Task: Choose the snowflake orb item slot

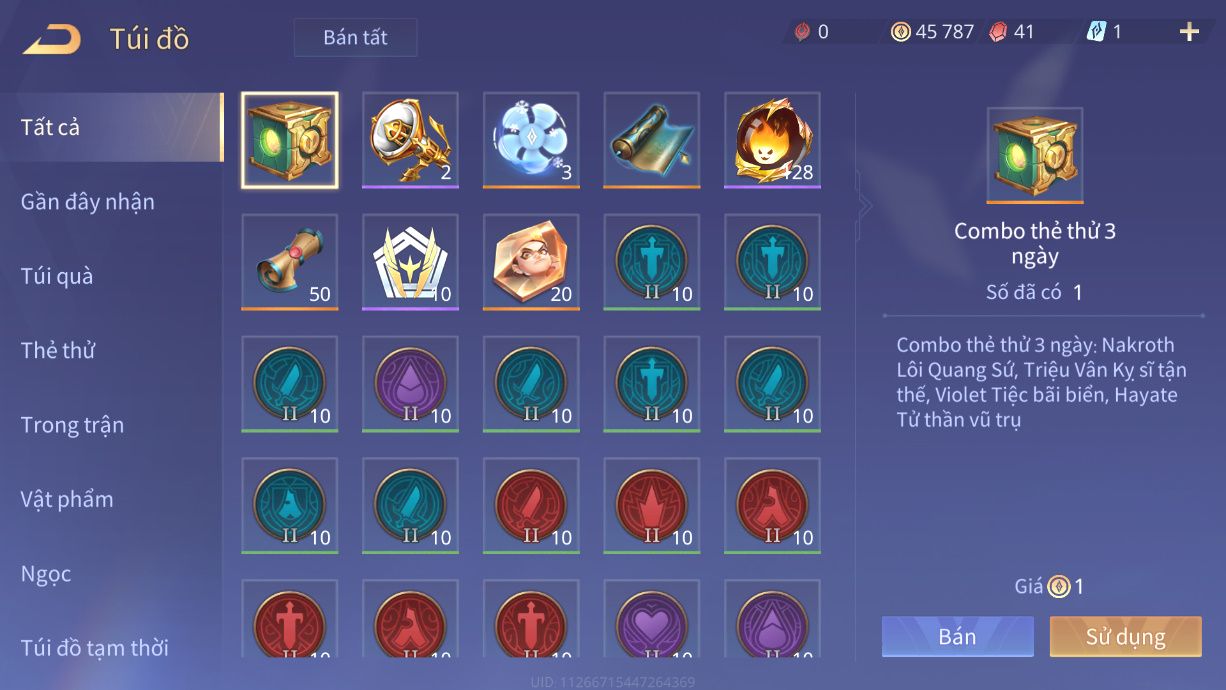Action: click(531, 140)
